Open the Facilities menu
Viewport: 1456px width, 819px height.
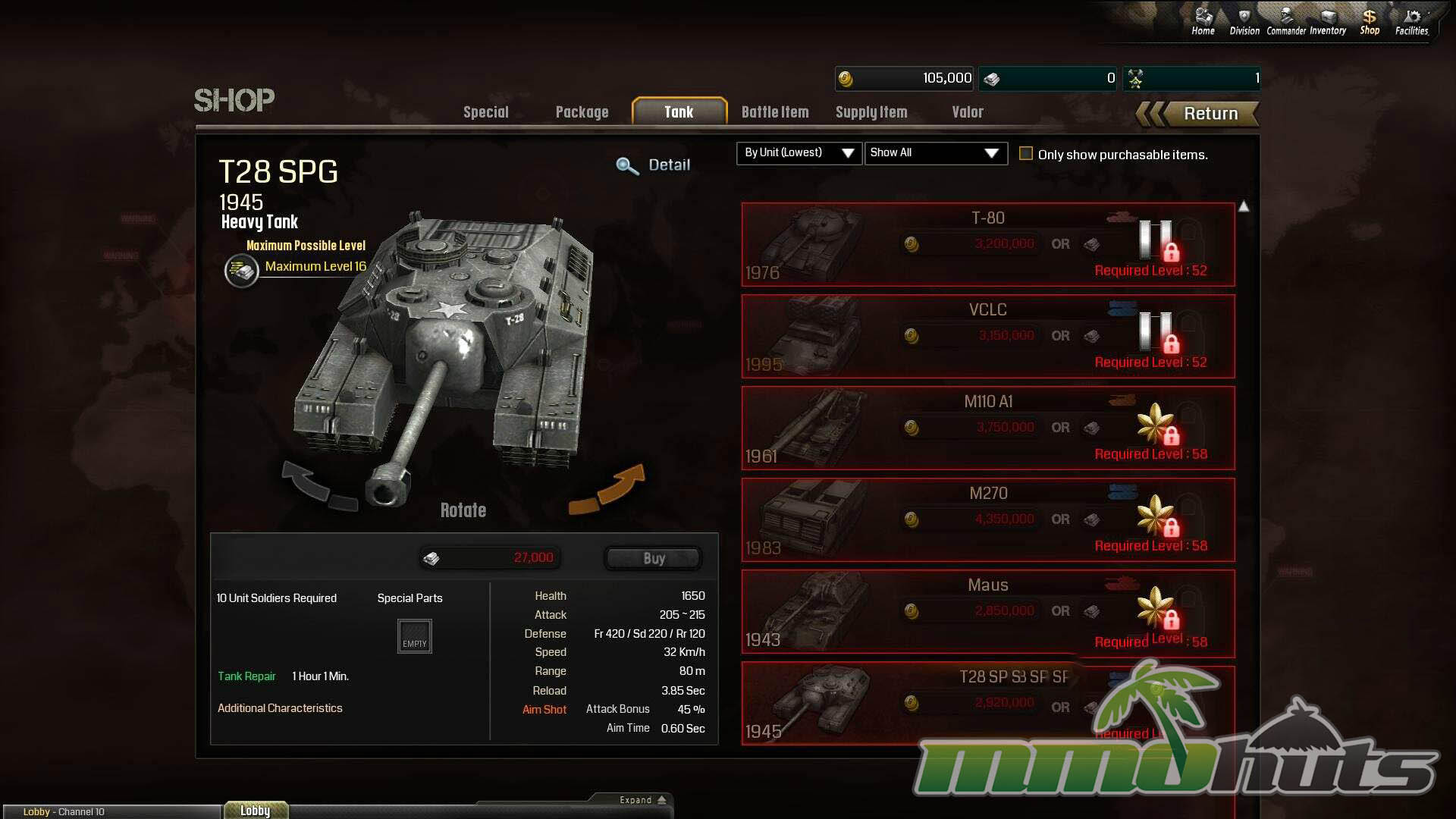1411,21
